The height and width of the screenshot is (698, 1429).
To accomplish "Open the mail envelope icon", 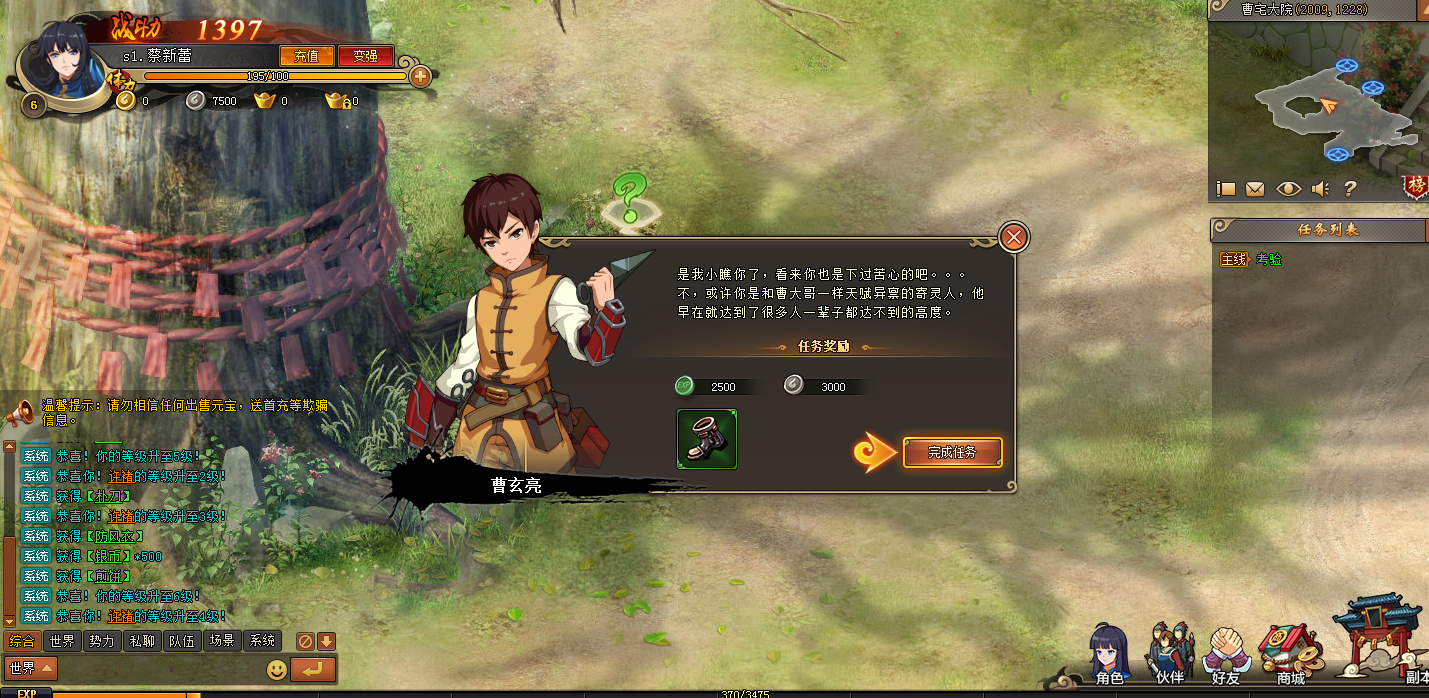I will click(x=1254, y=188).
